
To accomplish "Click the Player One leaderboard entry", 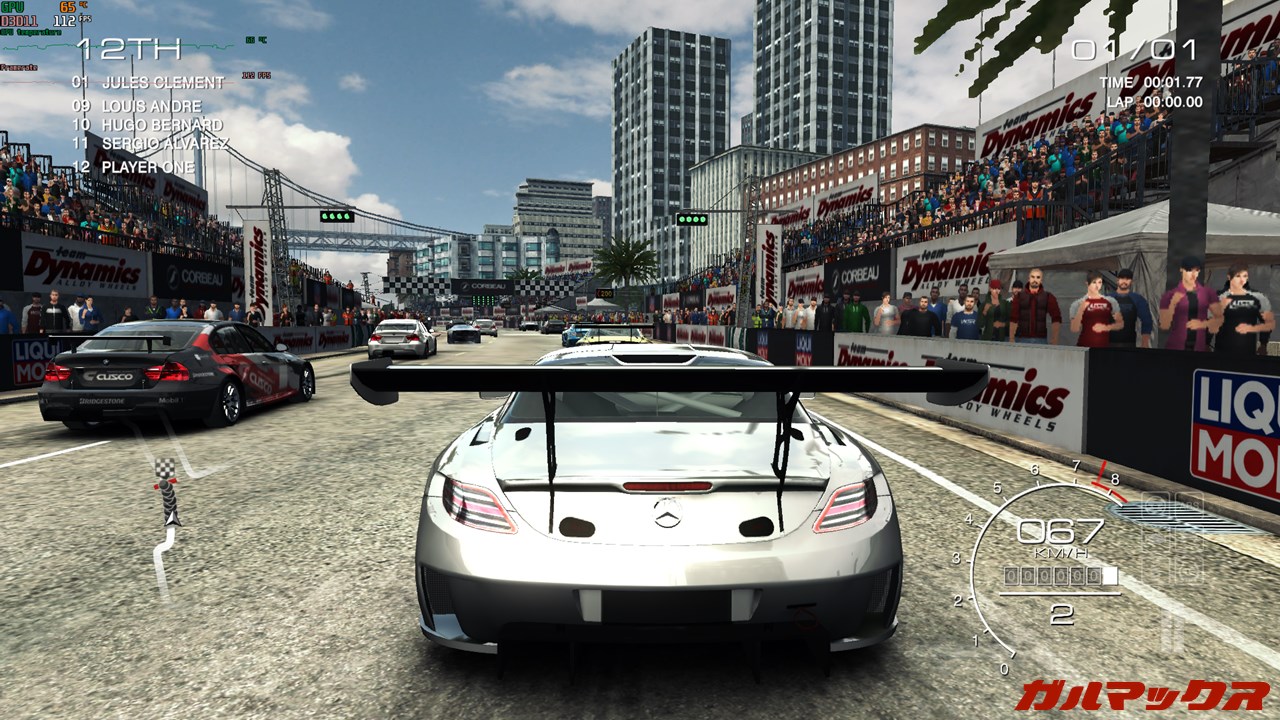I will 134,166.
